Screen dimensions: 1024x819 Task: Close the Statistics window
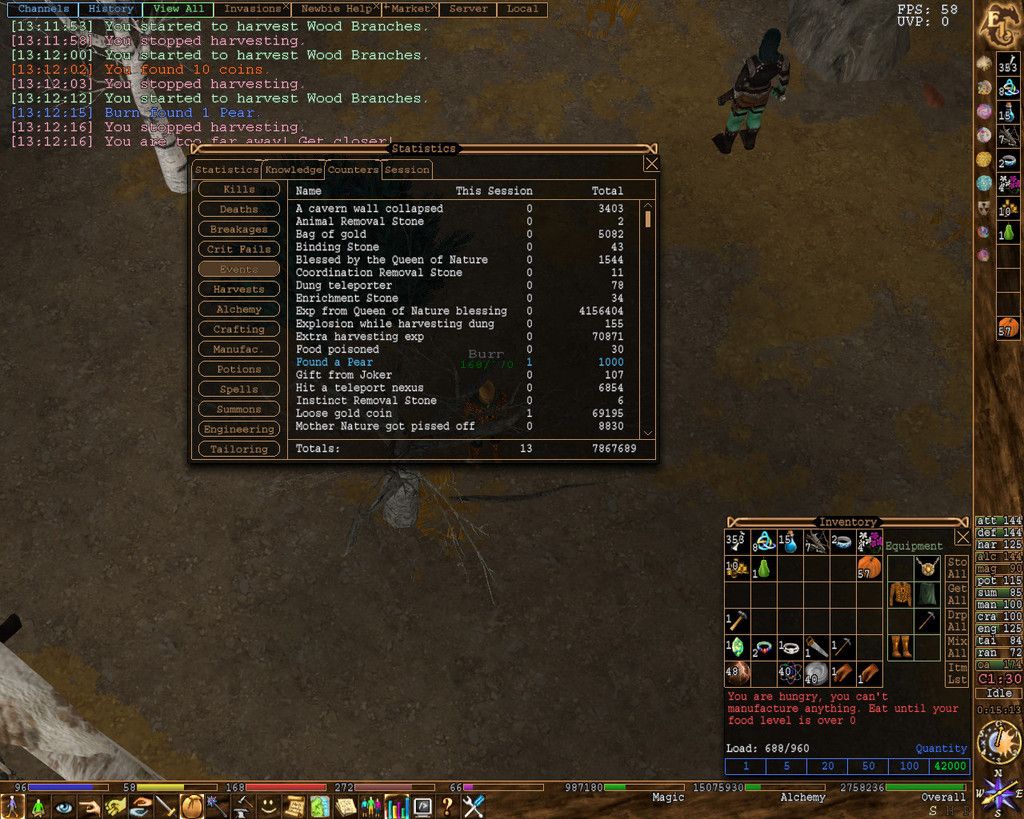(651, 164)
